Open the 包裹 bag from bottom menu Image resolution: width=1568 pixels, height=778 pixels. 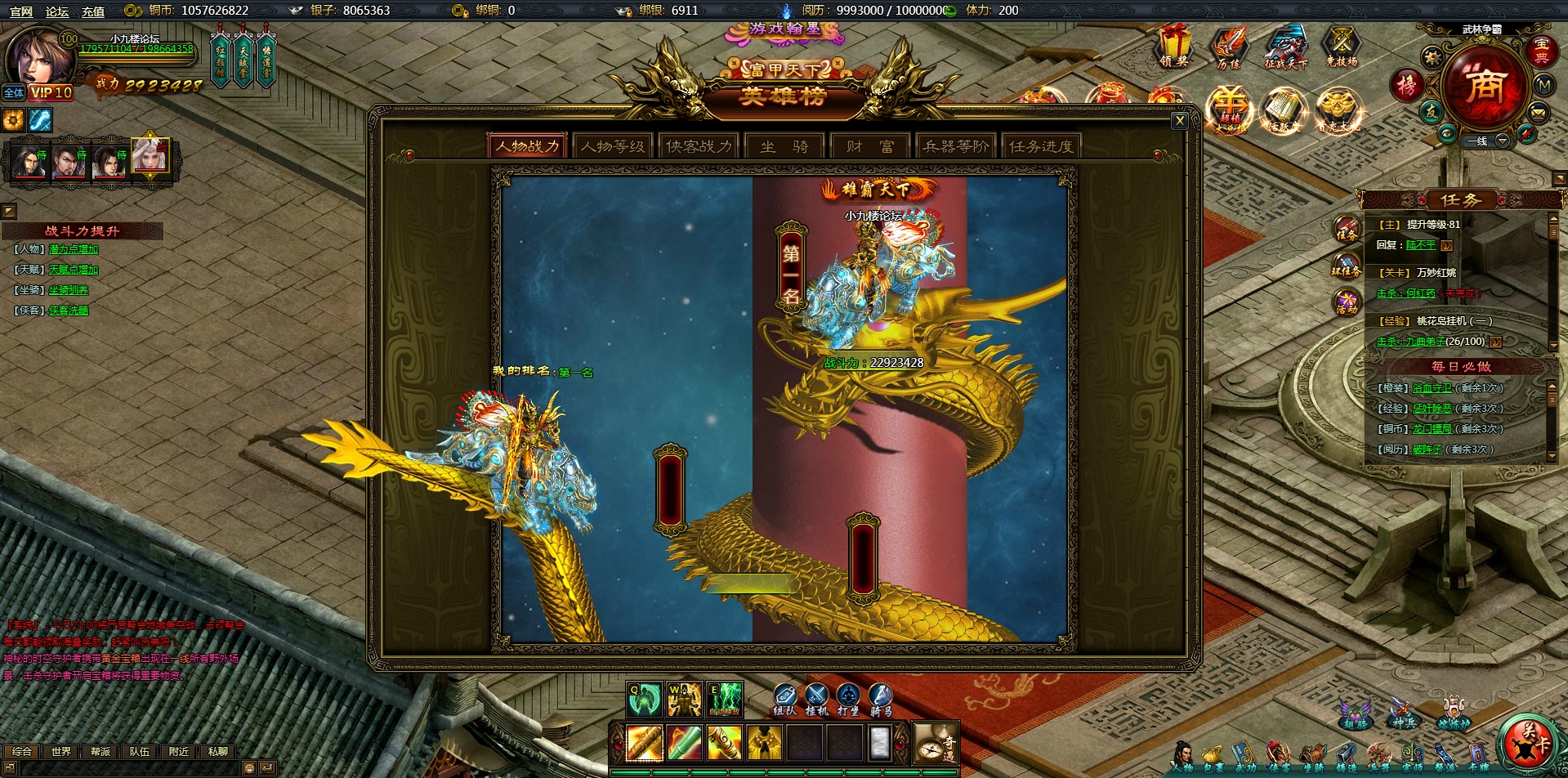pos(1214,756)
